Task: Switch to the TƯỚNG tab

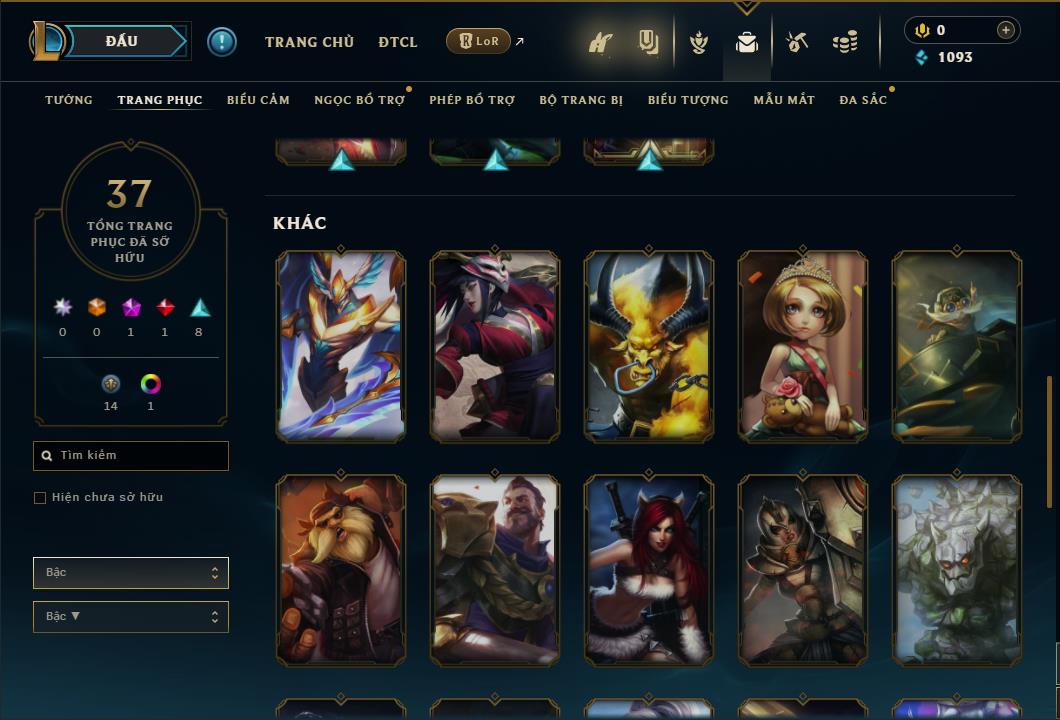Action: 69,100
